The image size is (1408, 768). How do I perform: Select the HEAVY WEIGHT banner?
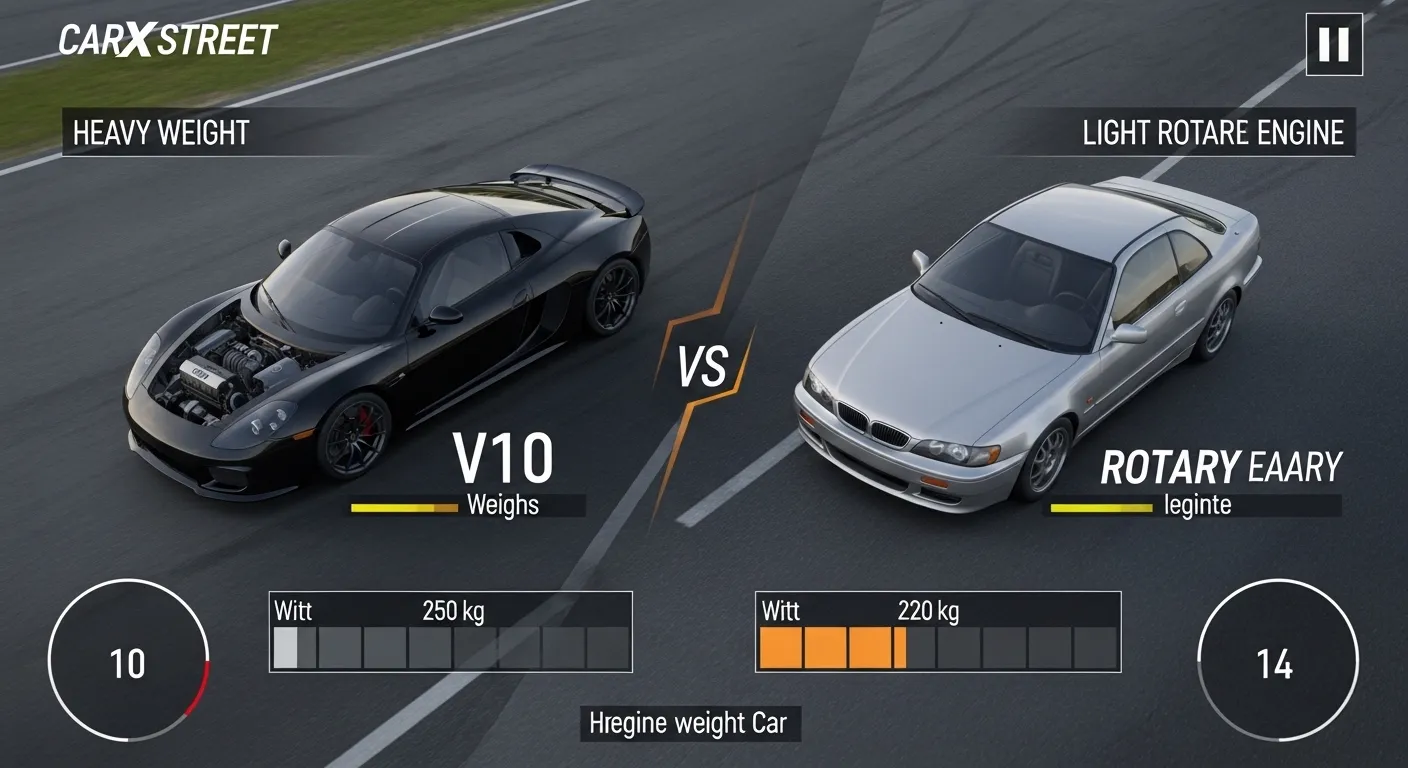(158, 133)
